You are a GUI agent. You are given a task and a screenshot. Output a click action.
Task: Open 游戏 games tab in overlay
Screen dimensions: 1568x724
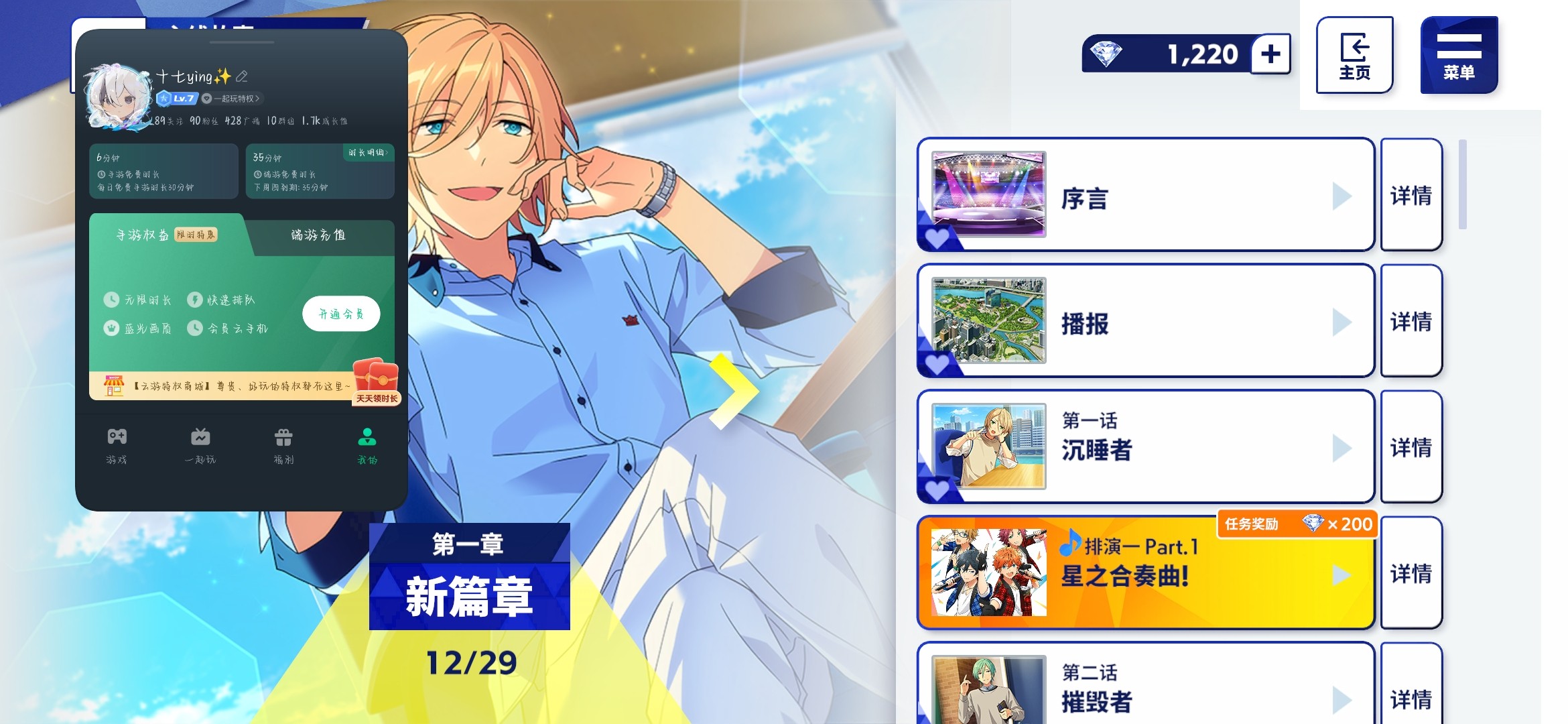[117, 446]
